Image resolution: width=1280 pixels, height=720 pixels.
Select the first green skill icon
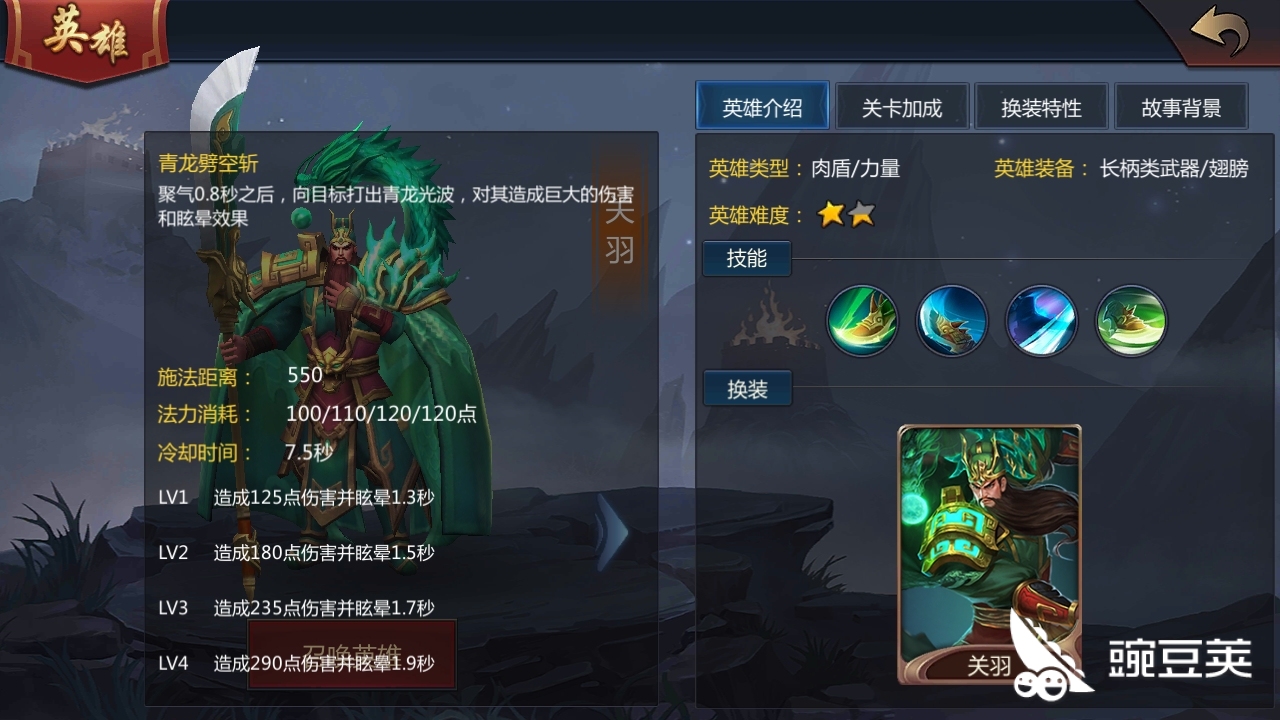[862, 321]
